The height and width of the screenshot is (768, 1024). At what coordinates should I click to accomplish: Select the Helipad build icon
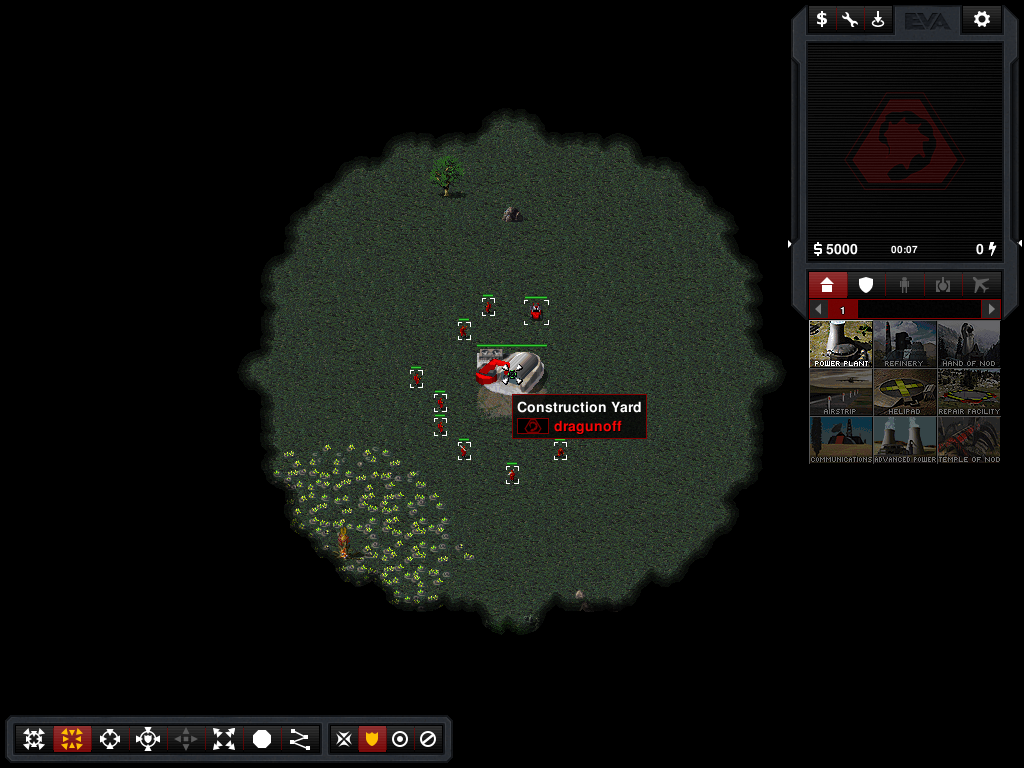904,392
